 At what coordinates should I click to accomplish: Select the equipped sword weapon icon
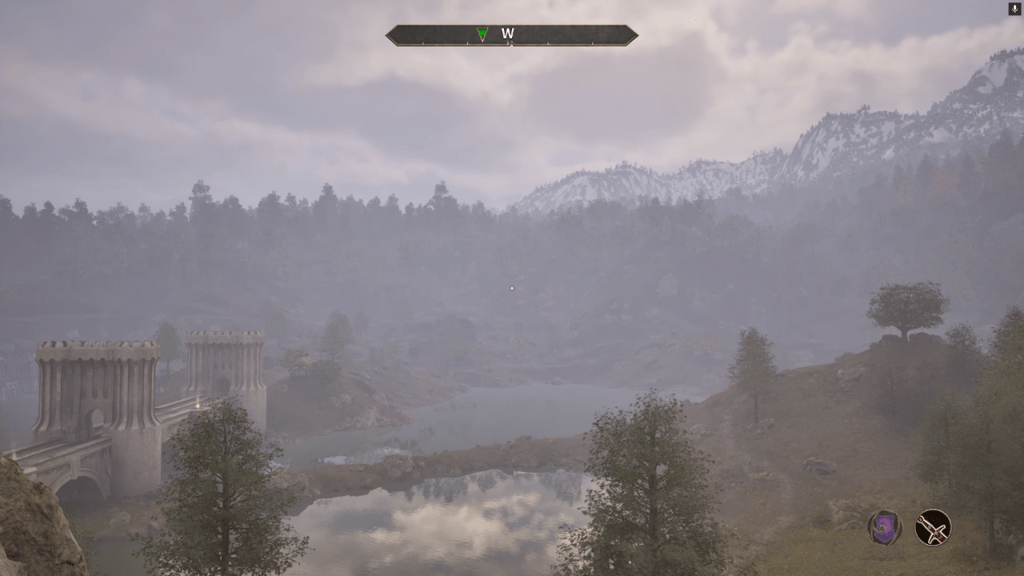tap(933, 527)
